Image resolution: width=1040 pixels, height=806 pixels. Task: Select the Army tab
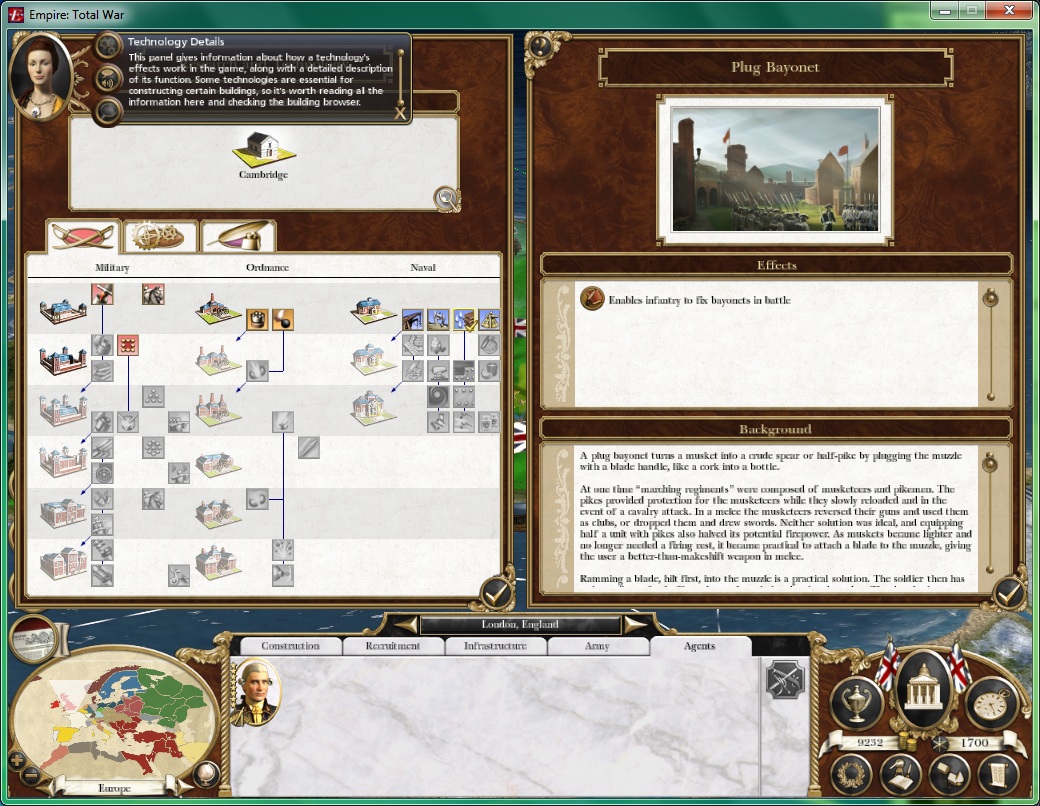pos(597,646)
